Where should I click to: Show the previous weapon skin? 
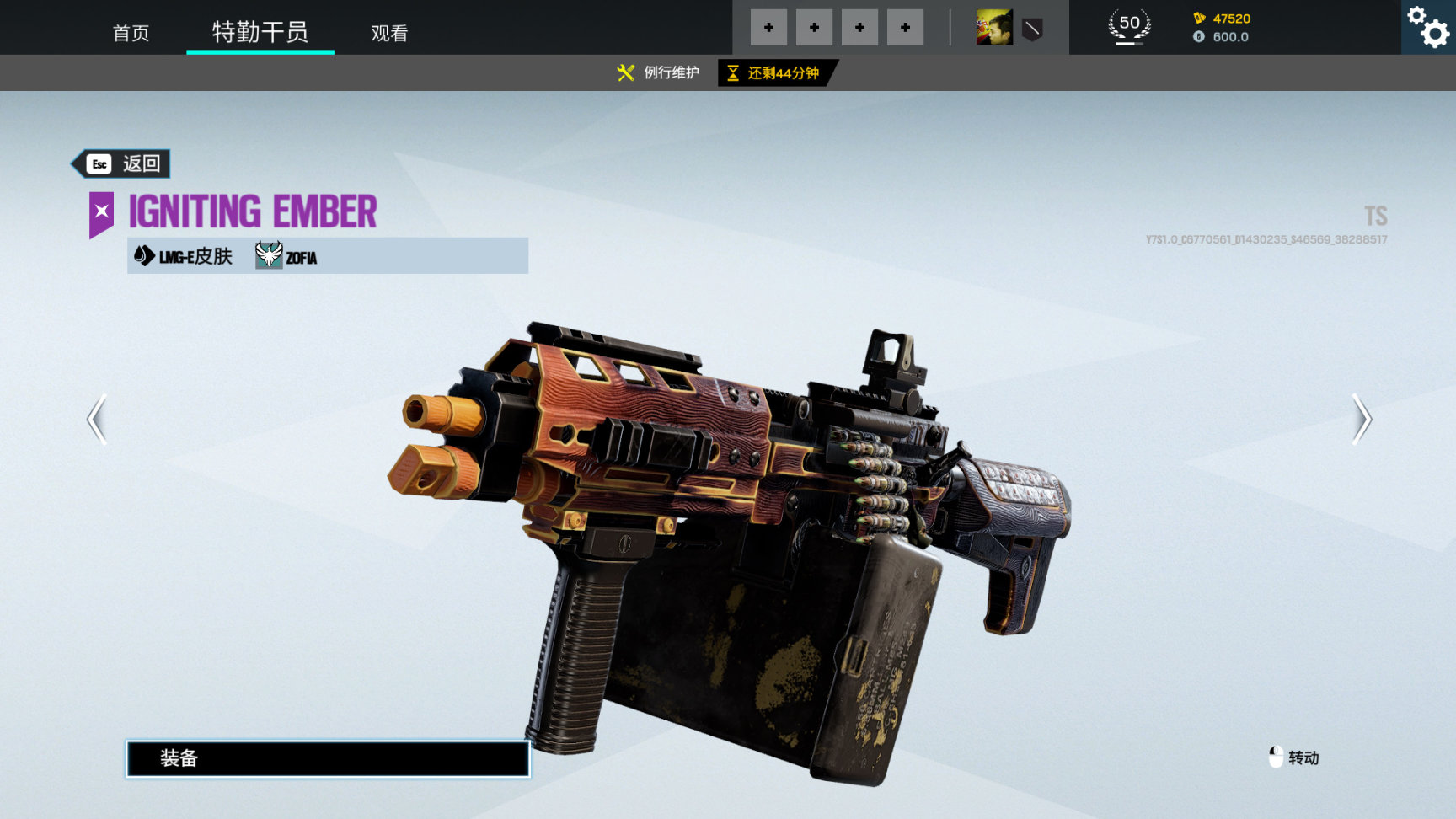98,419
